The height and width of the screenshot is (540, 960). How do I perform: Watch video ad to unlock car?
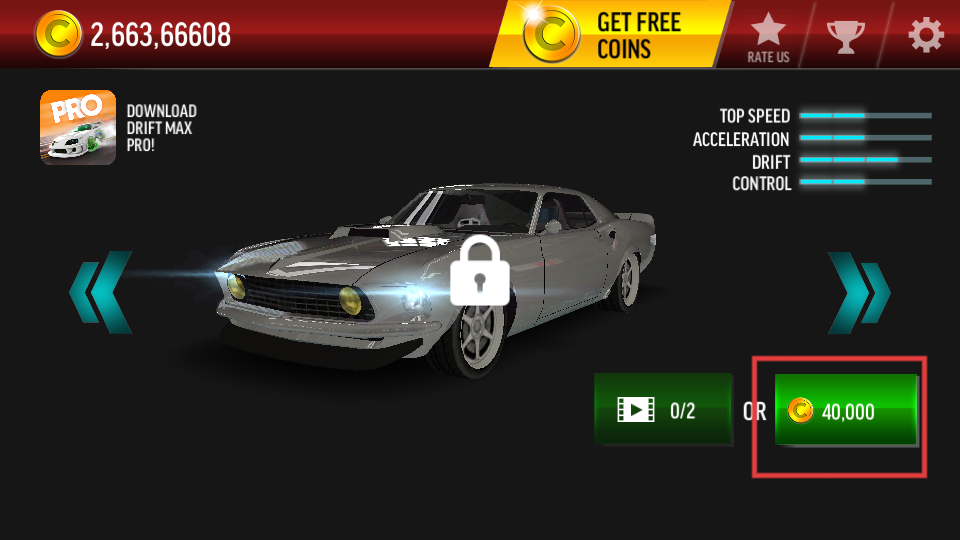click(663, 409)
